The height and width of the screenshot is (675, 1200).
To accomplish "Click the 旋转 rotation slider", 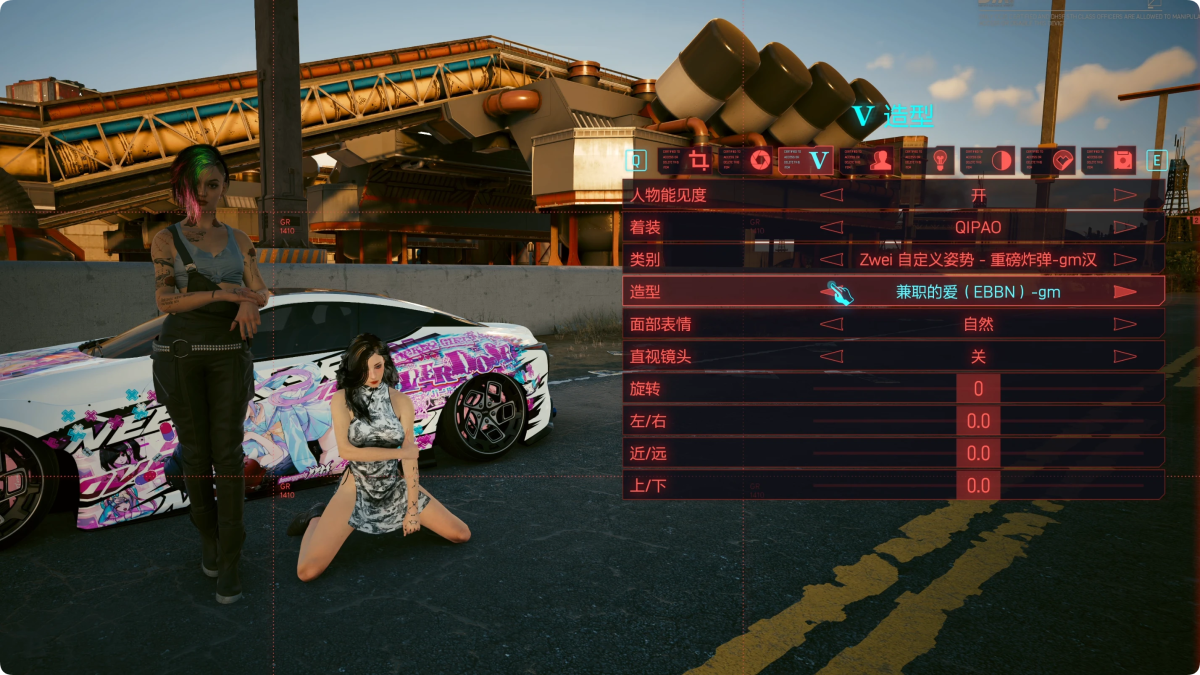I will 978,389.
